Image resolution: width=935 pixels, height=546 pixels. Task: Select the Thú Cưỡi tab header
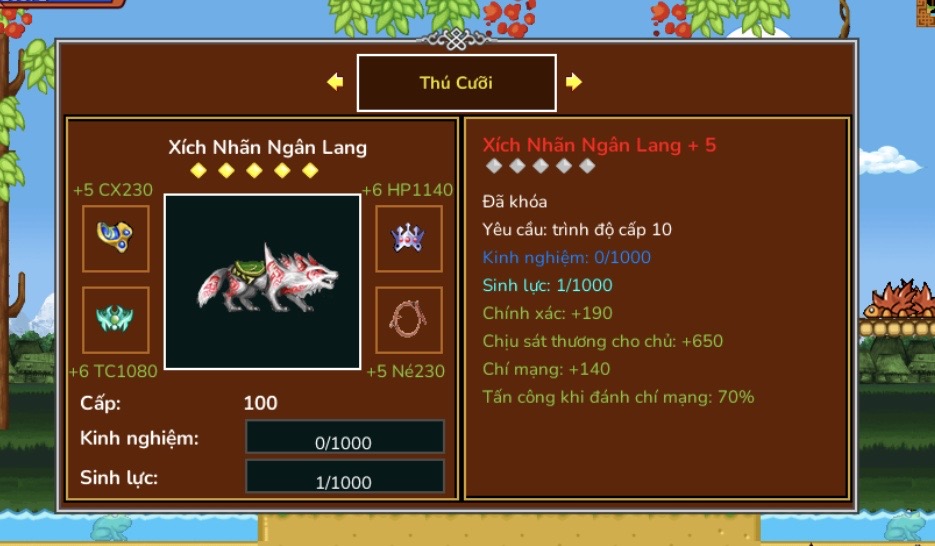pos(456,83)
